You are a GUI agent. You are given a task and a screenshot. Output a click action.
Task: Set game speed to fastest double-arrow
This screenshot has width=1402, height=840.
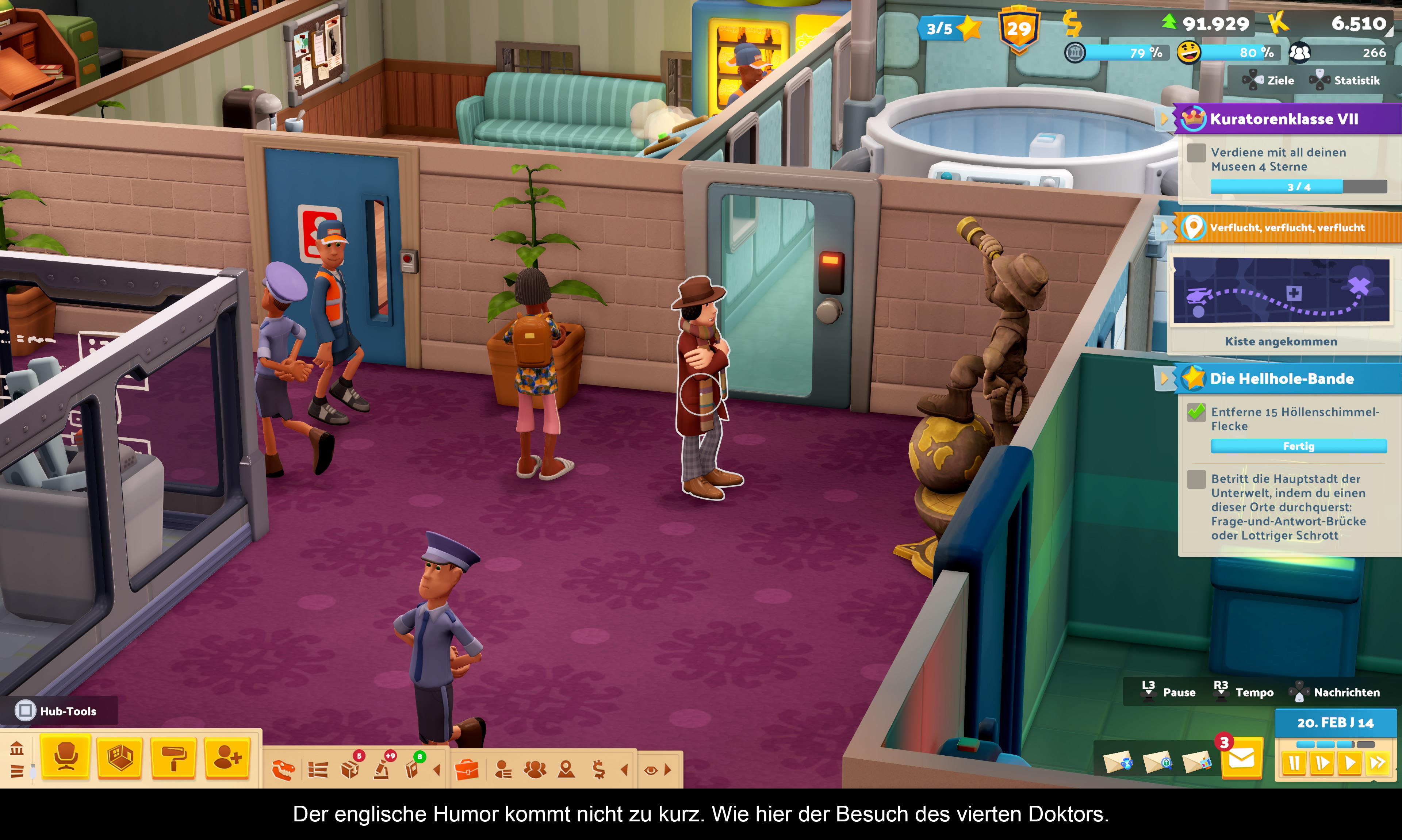[x=1378, y=764]
